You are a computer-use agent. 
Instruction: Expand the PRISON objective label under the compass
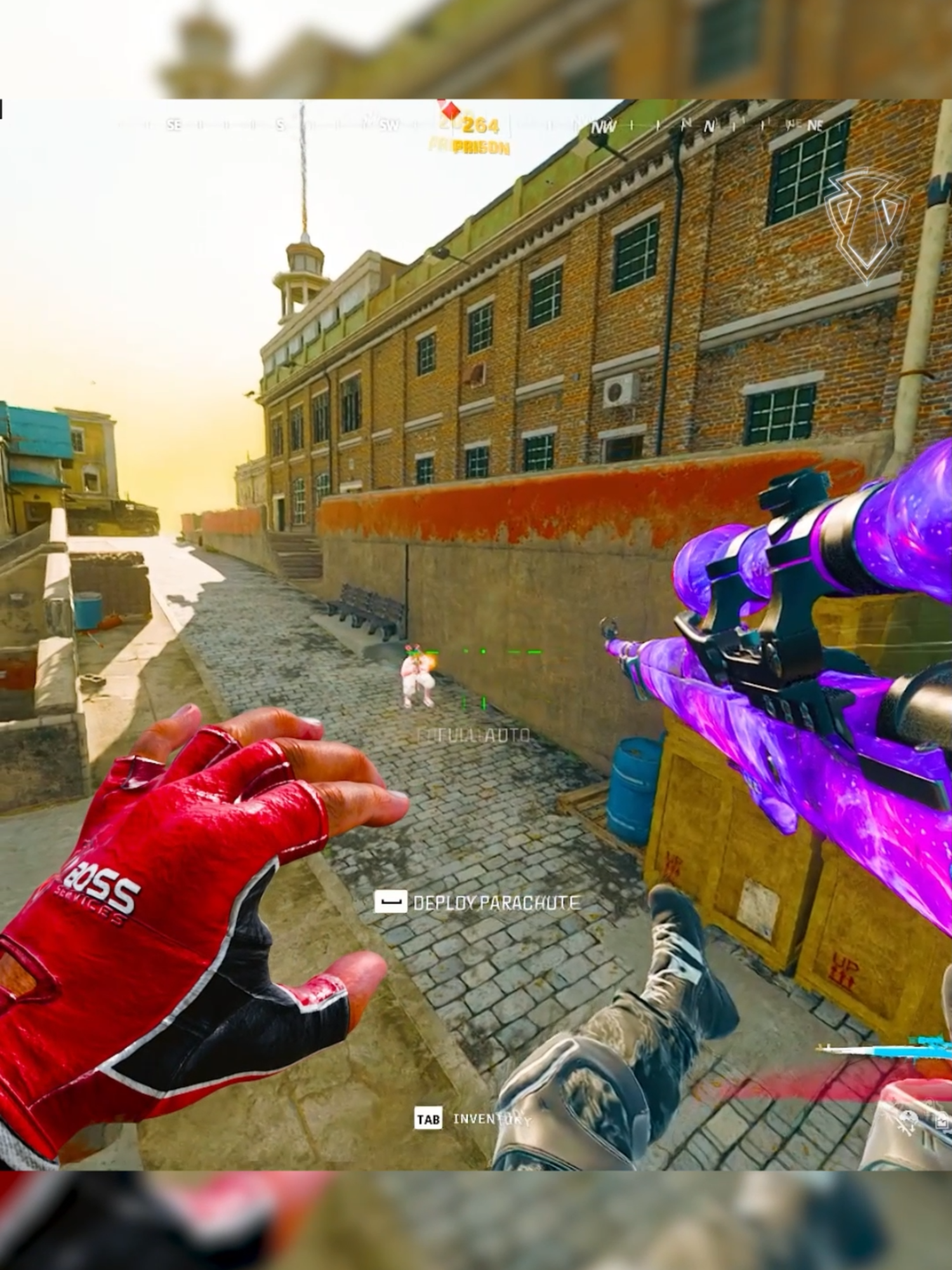pyautogui.click(x=480, y=147)
